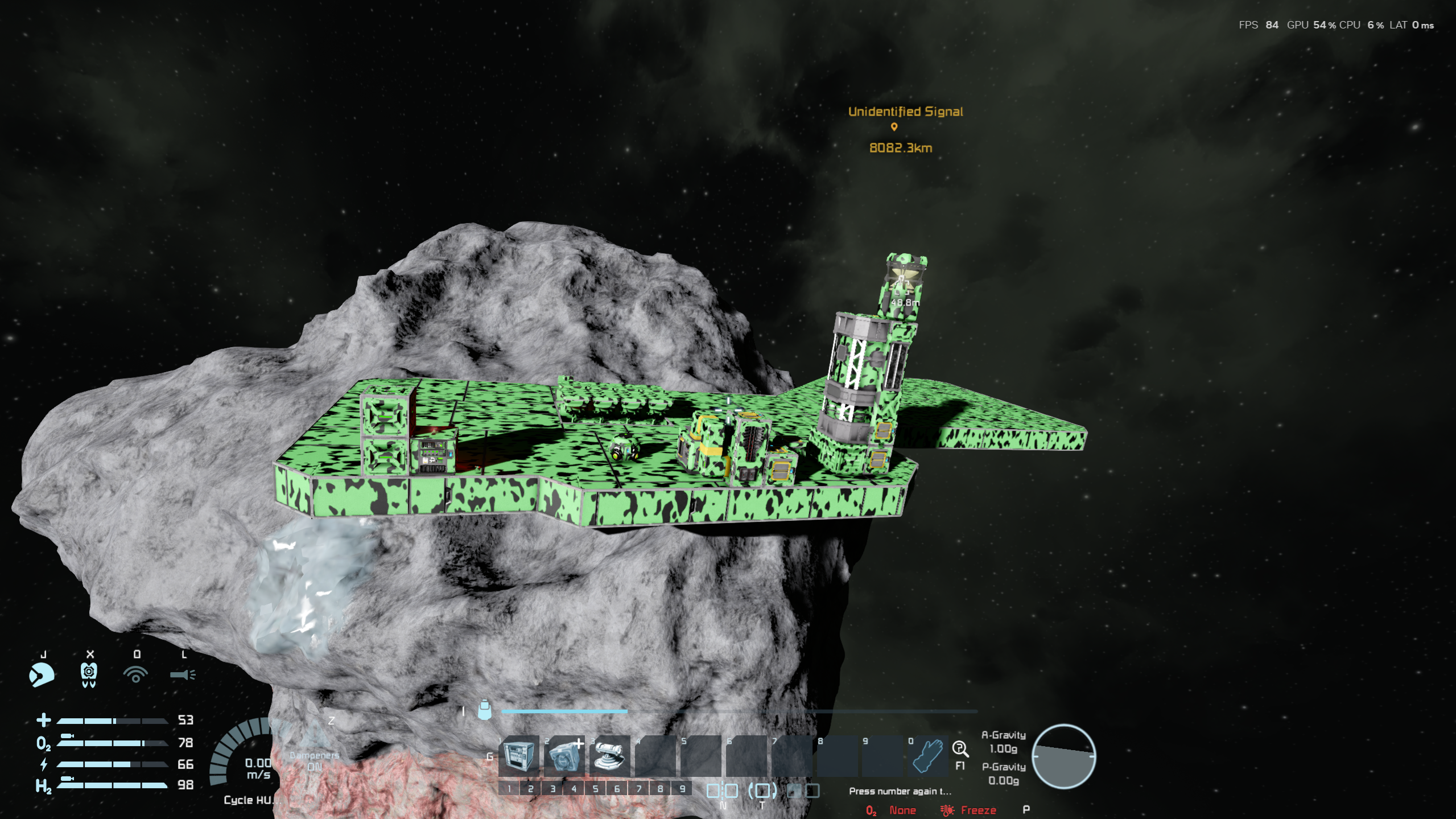Switch to toolbar page 1

pyautogui.click(x=509, y=789)
